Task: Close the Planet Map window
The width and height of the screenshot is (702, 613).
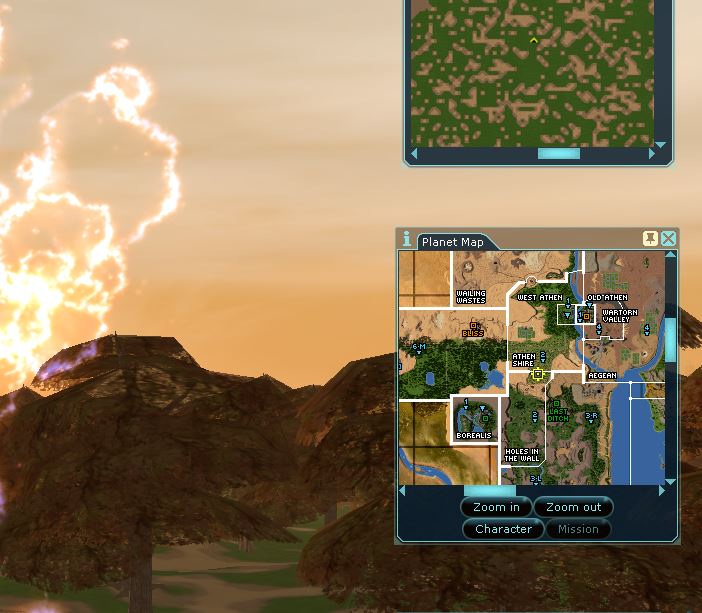Action: (x=668, y=238)
